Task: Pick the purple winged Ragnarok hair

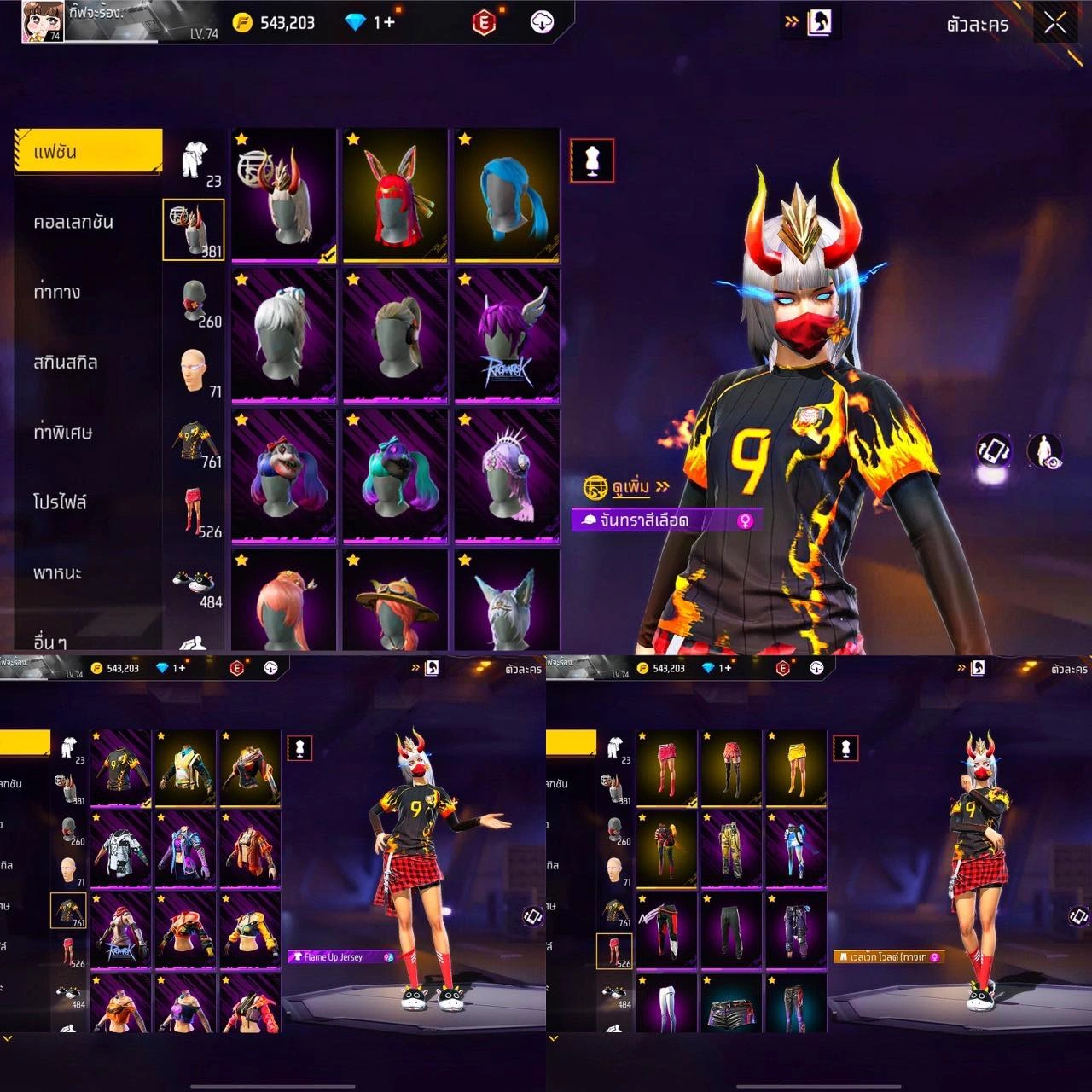Action: [507, 334]
